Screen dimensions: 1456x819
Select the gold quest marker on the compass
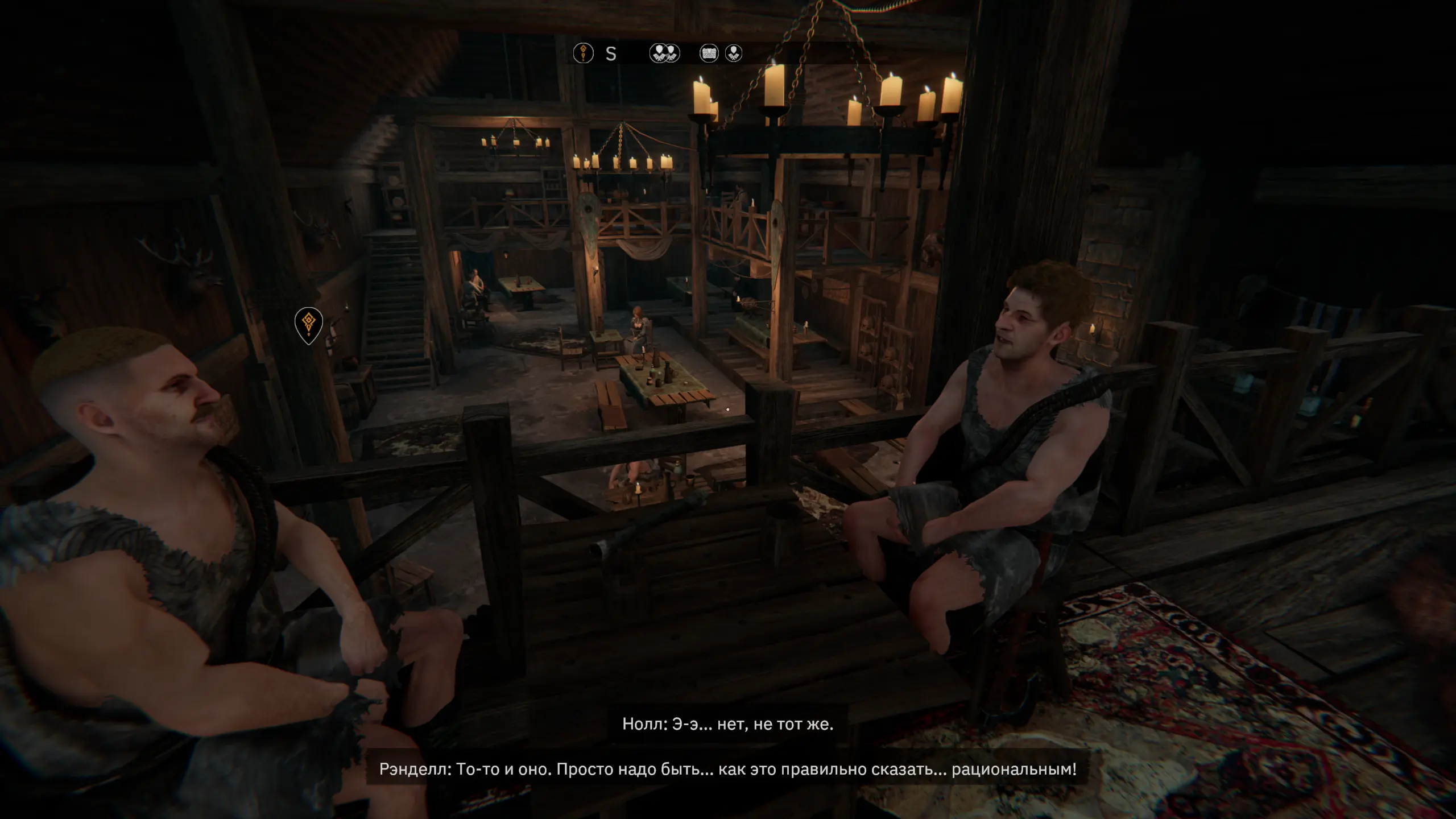pyautogui.click(x=583, y=53)
